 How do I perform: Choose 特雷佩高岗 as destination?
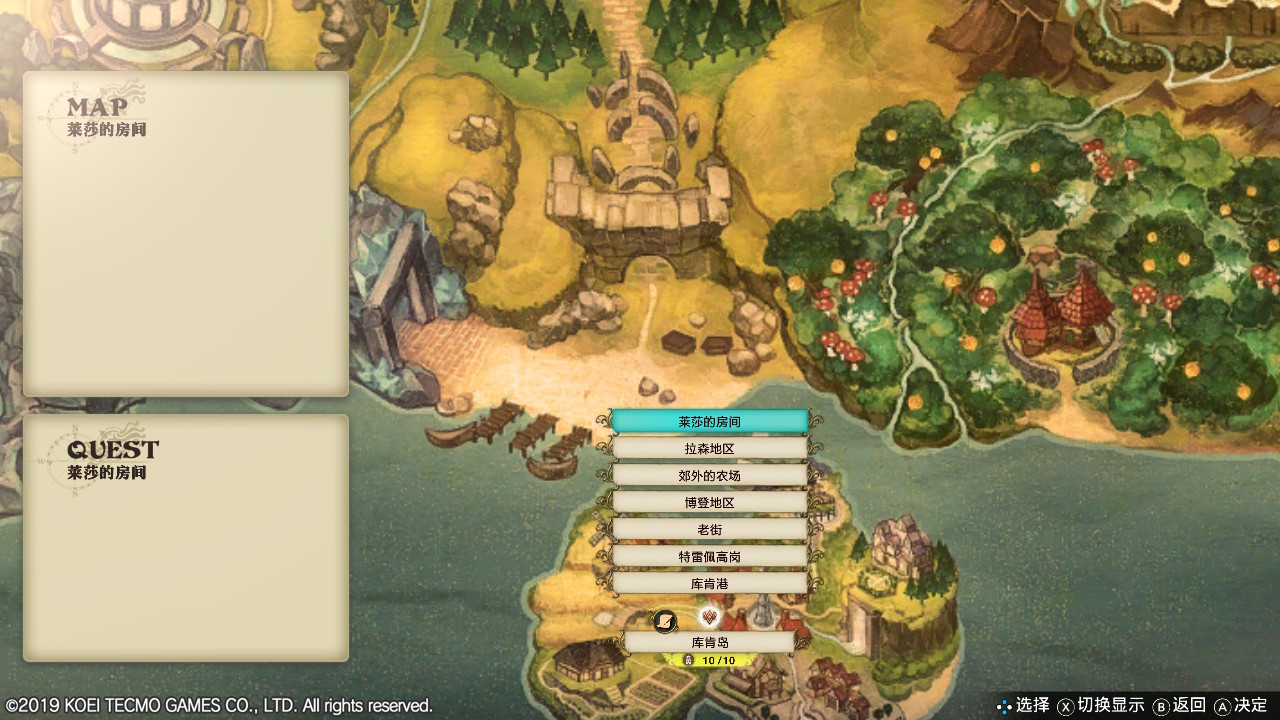coord(709,556)
